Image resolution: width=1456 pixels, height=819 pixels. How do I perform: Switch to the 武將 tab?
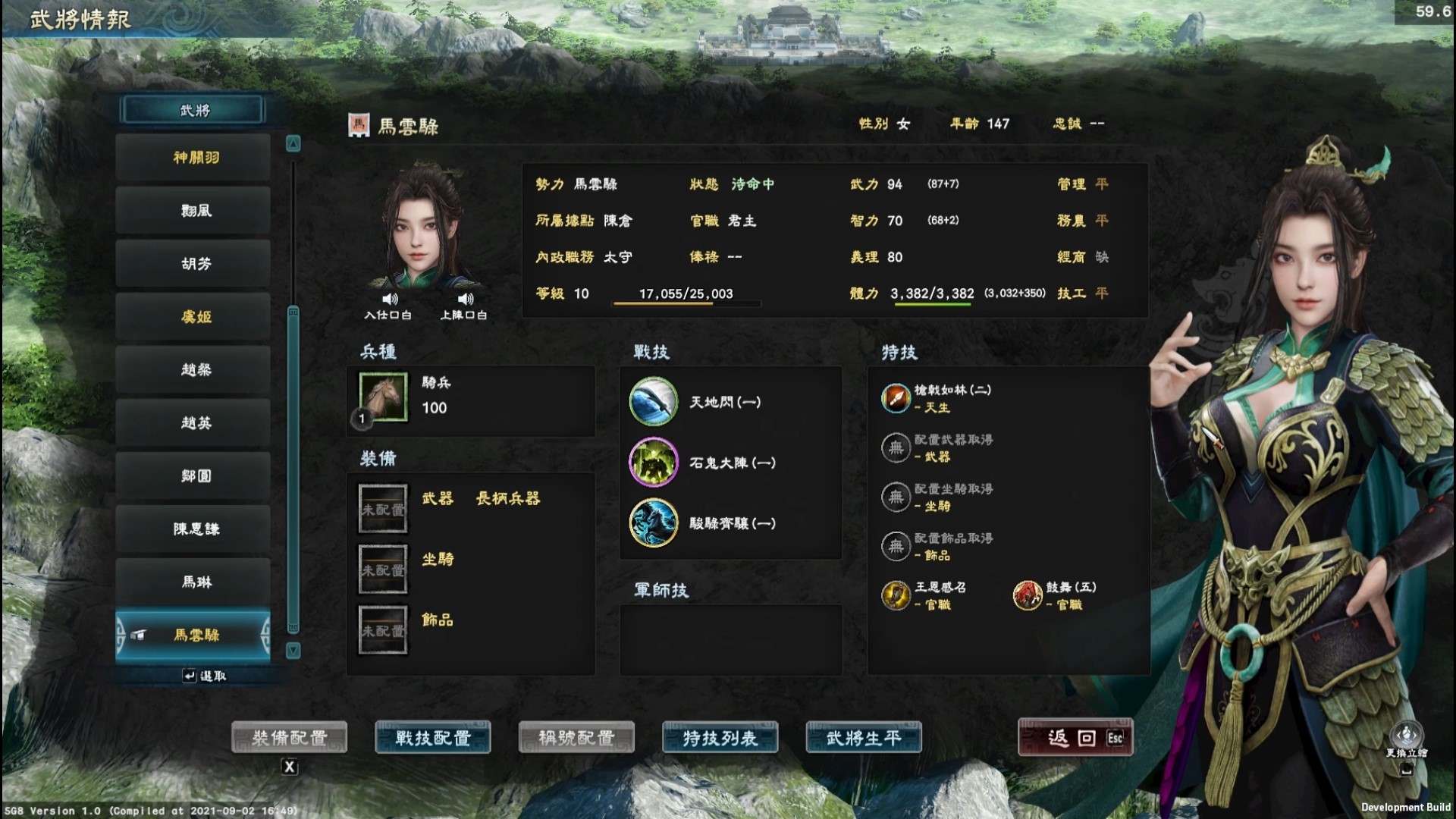tap(193, 109)
